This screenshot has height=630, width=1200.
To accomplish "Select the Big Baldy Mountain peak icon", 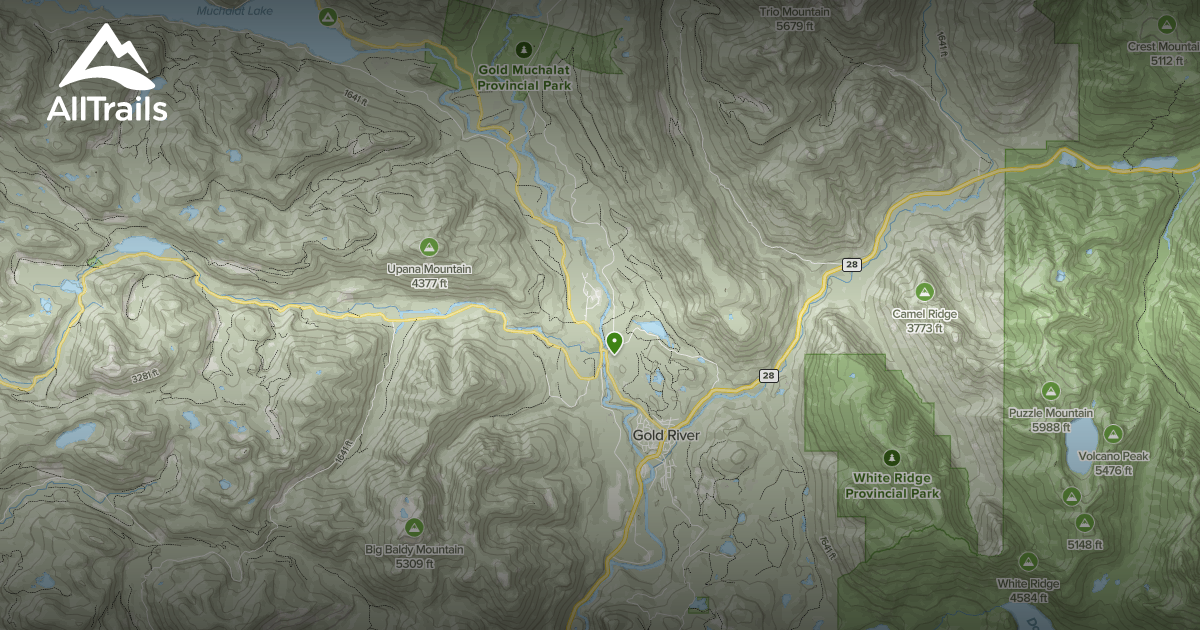I will [413, 527].
